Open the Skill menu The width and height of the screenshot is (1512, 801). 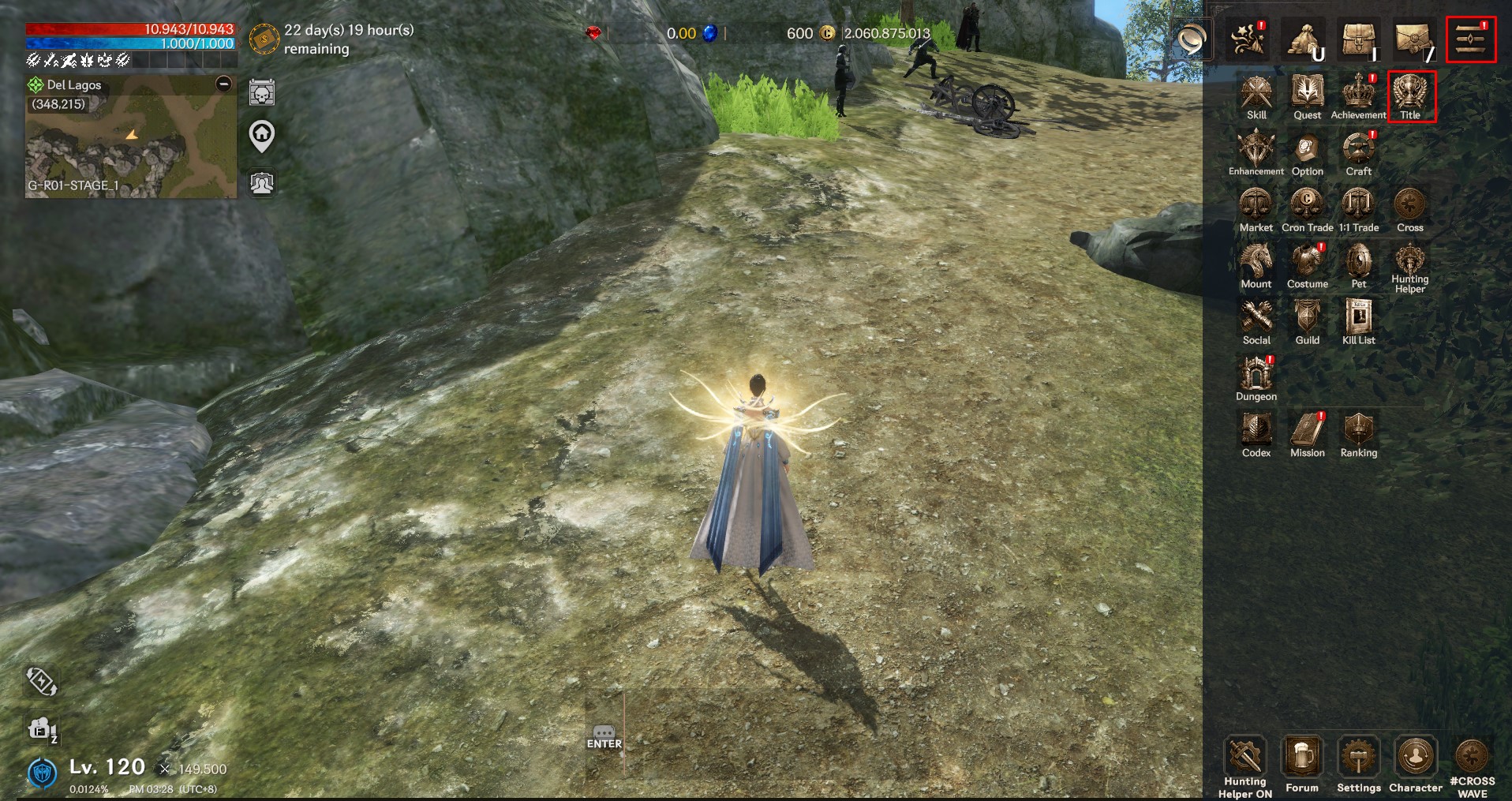[1256, 95]
